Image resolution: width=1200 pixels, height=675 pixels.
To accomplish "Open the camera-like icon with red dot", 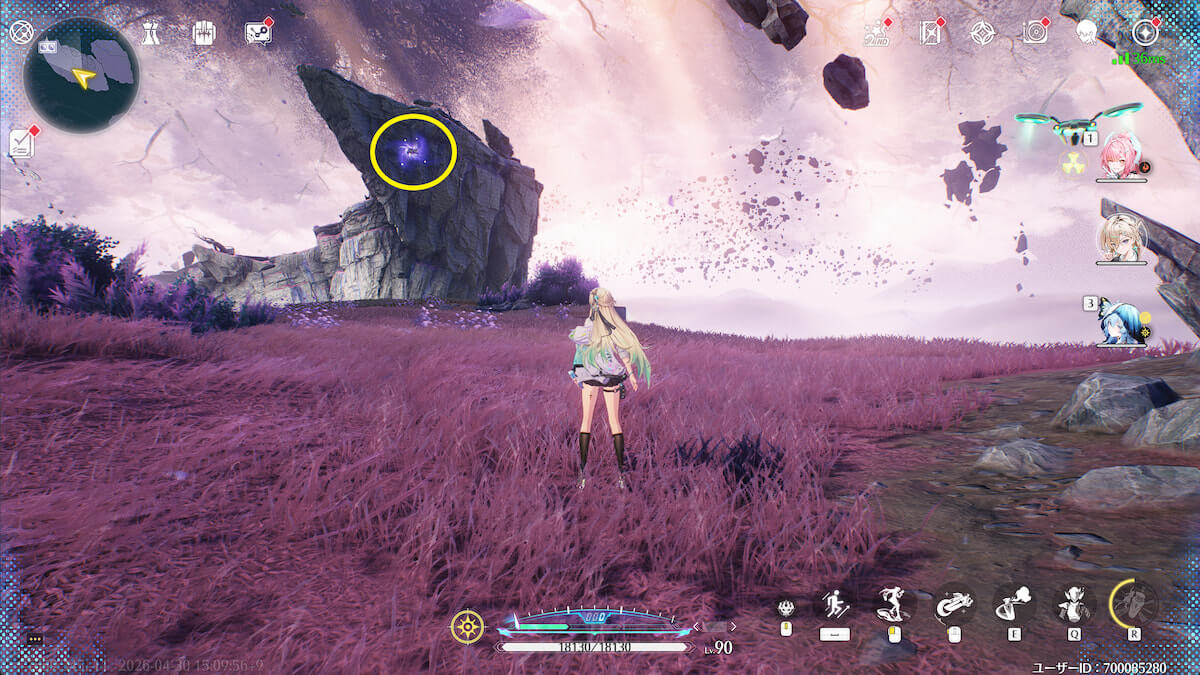I will pyautogui.click(x=1035, y=33).
